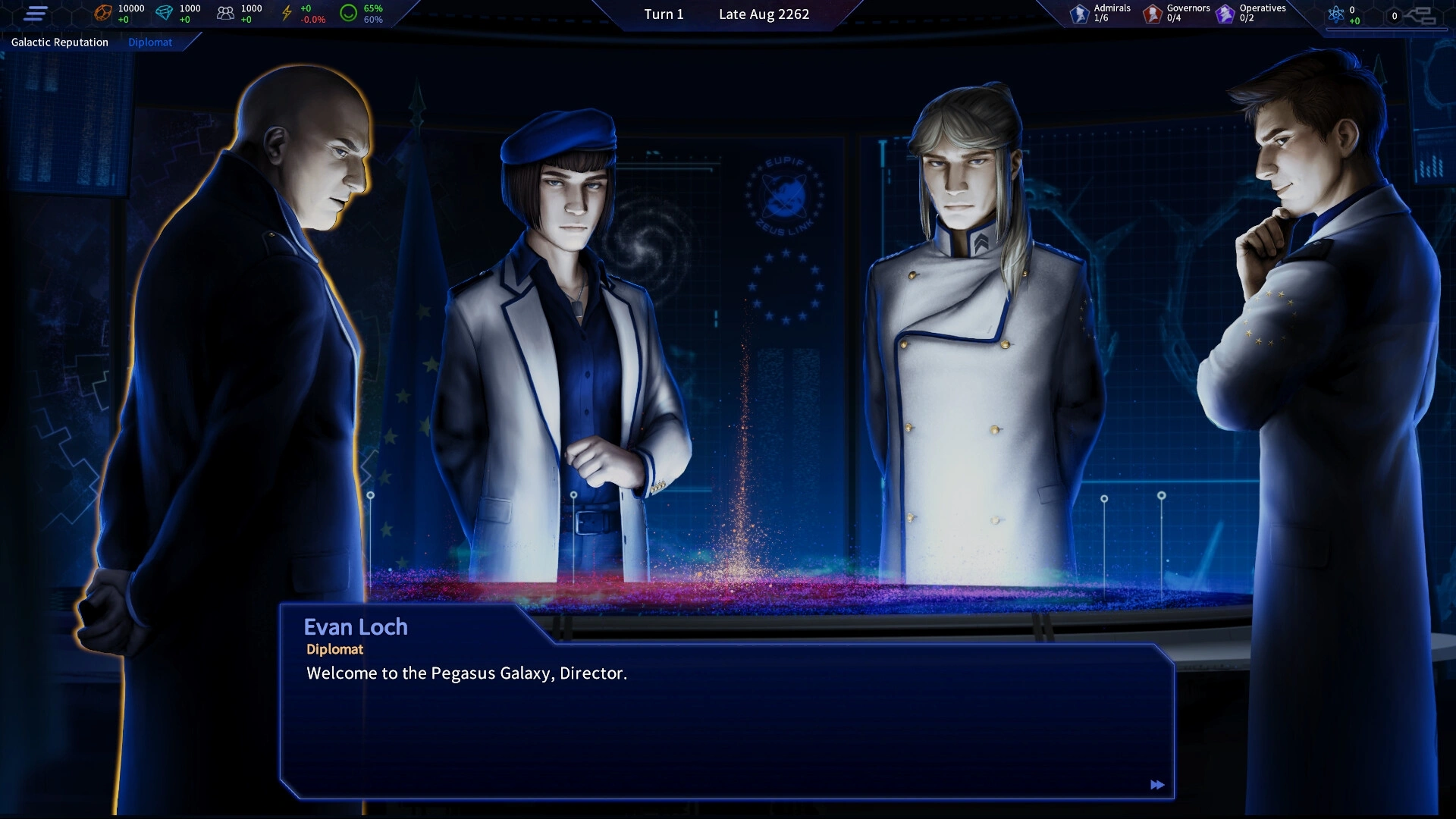Select the Galactic Reputation label
1456x819 pixels.
click(60, 42)
